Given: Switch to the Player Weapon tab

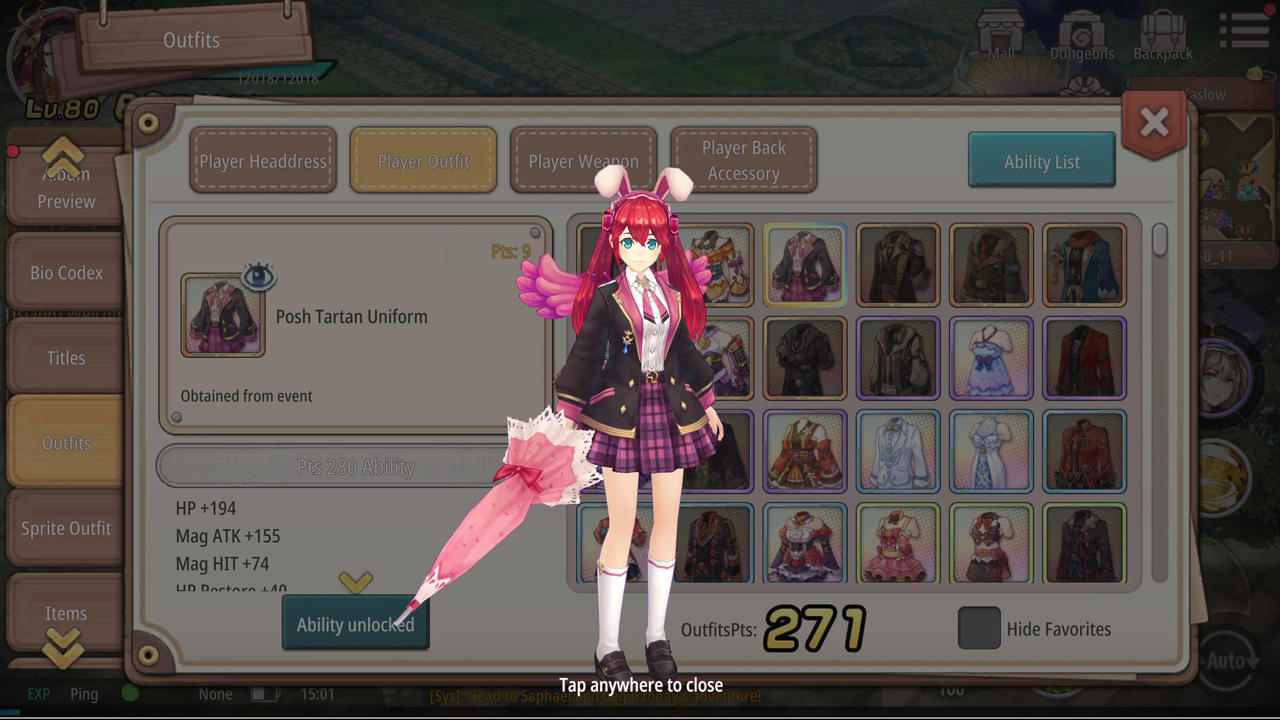Looking at the screenshot, I should (x=583, y=161).
